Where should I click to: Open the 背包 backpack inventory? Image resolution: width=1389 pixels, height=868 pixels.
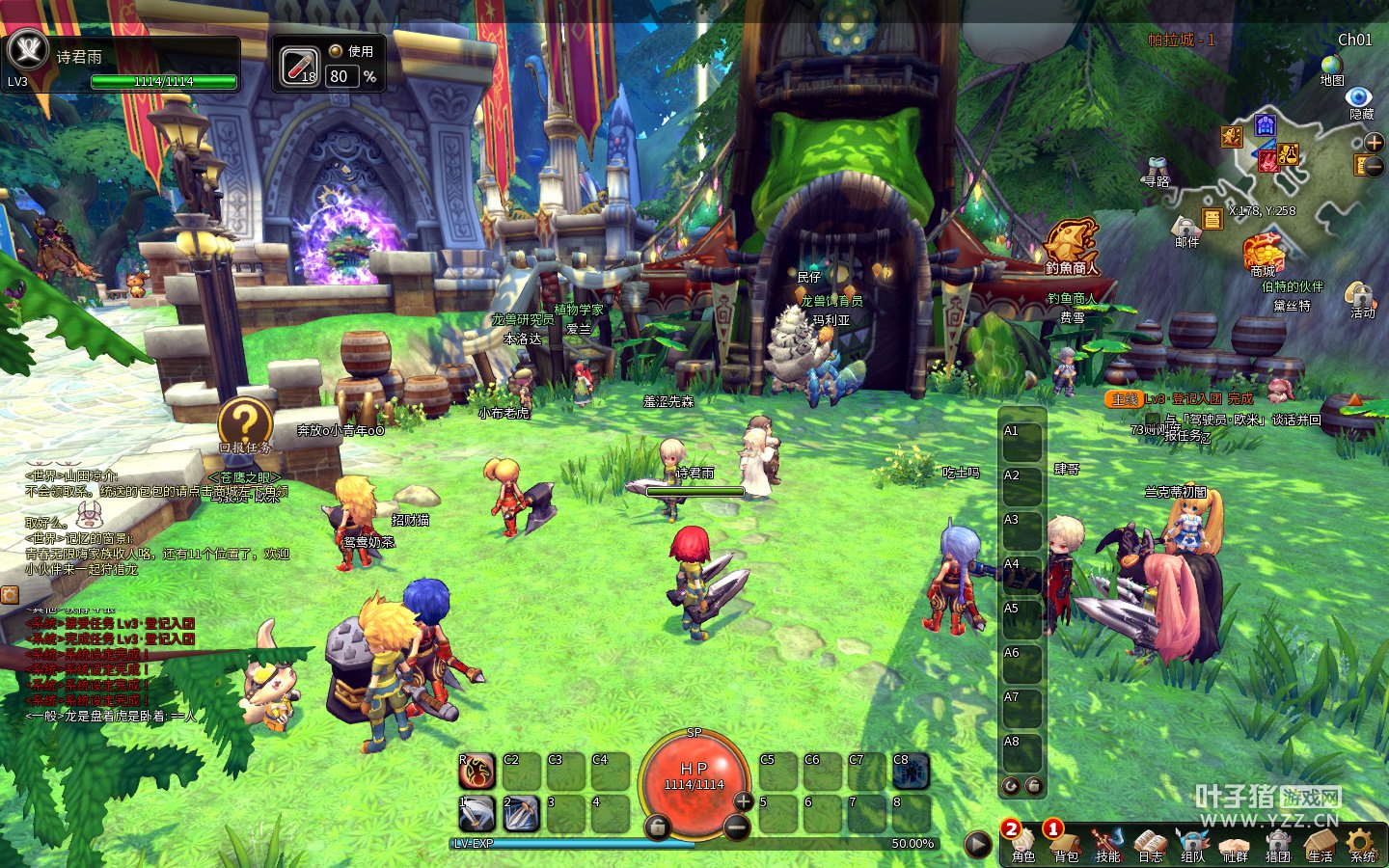coord(1066,844)
